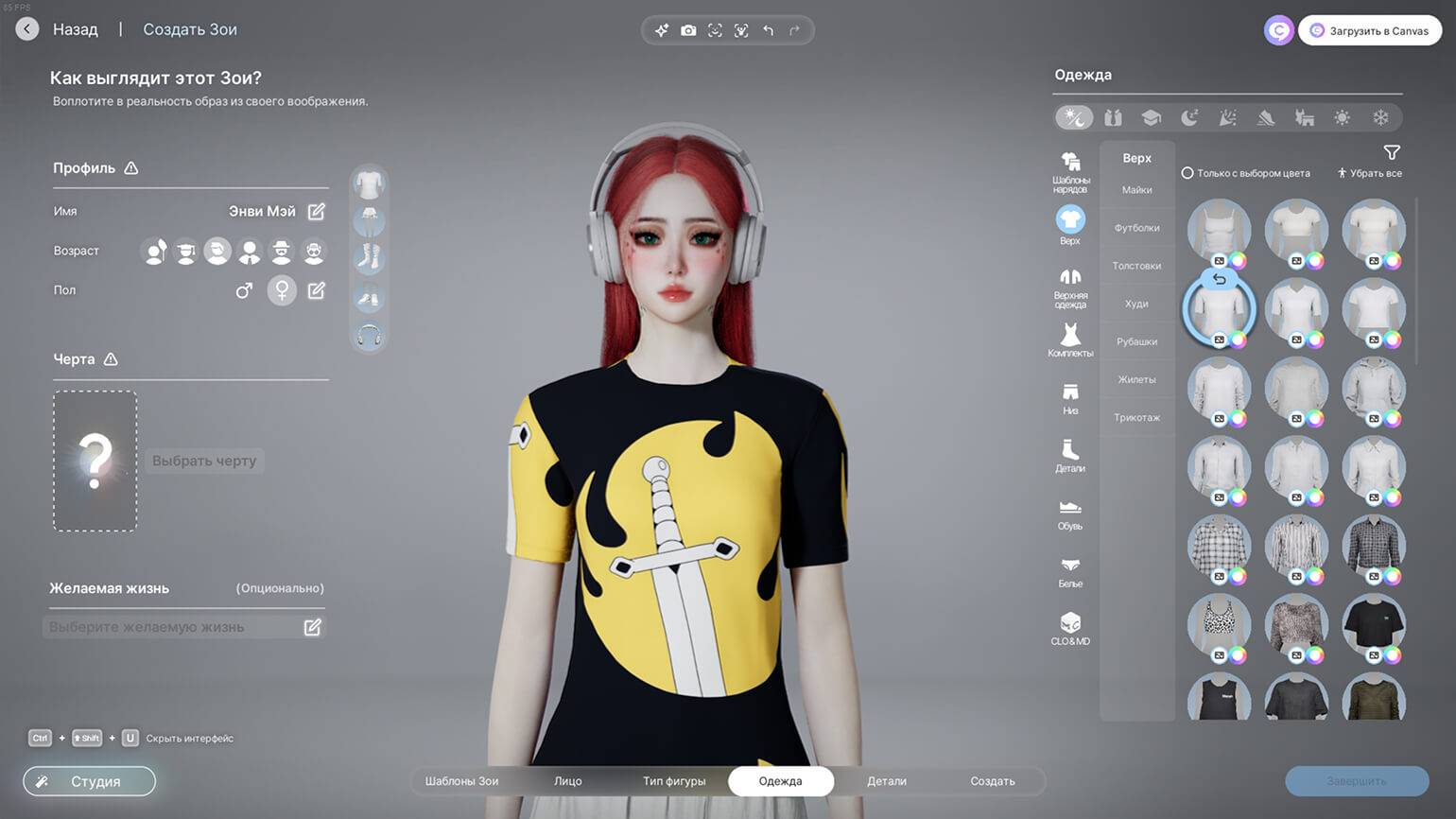Click the camera icon in top toolbar

[688, 30]
